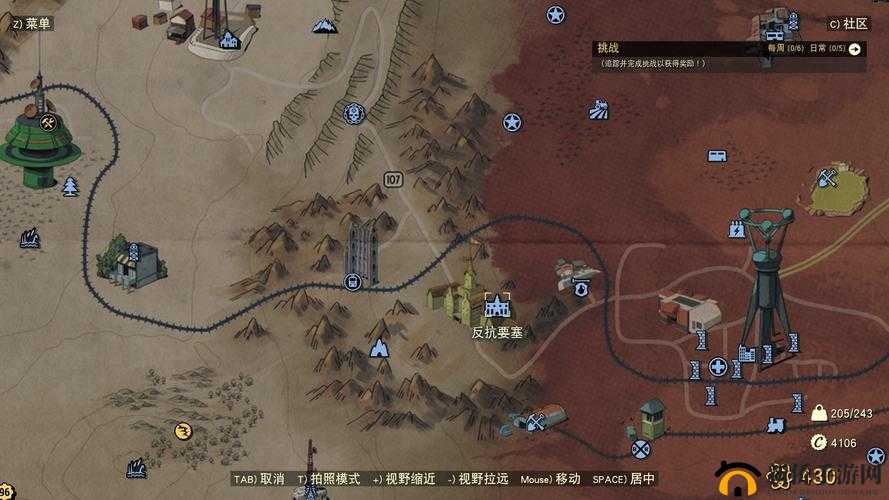This screenshot has height=500, width=889.
Task: Select the trailer camper map marker
Action: (717, 156)
